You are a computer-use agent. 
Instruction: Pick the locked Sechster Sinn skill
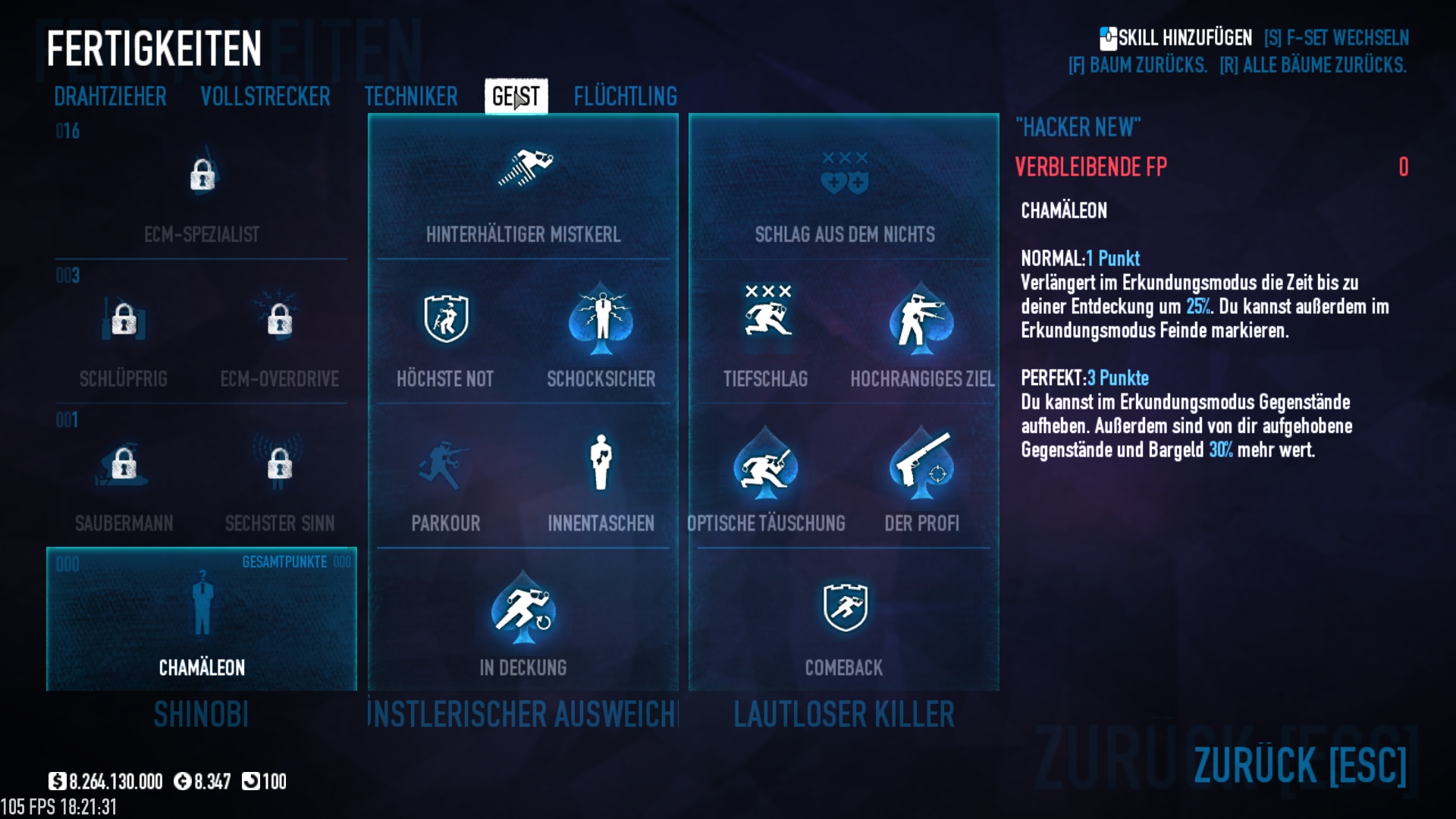pyautogui.click(x=279, y=478)
